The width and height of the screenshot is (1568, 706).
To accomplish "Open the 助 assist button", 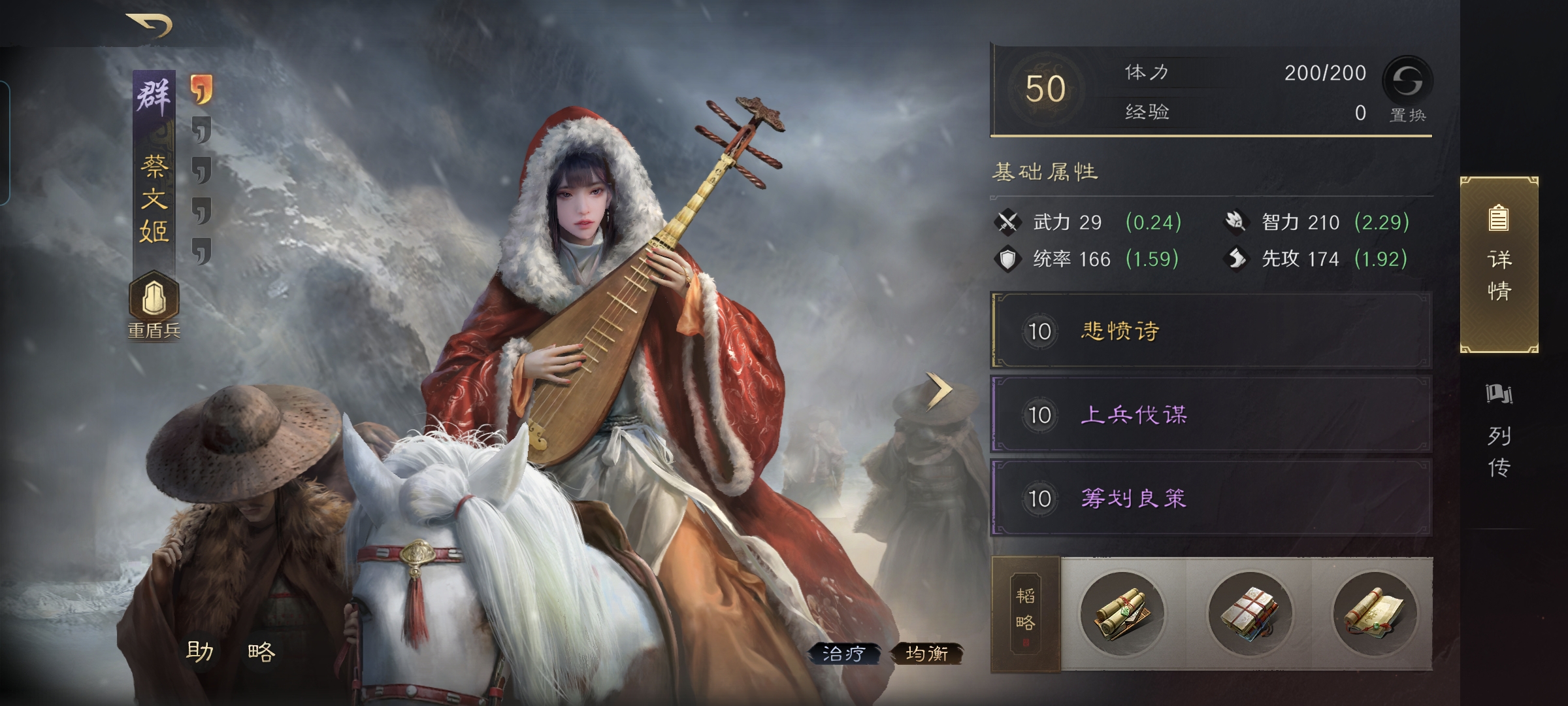I will click(x=199, y=651).
